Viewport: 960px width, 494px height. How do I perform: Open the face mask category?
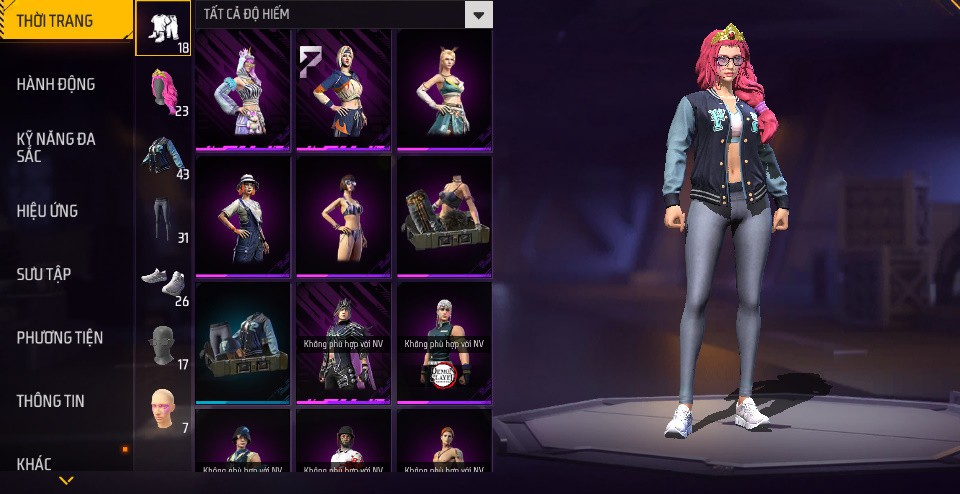coord(163,345)
